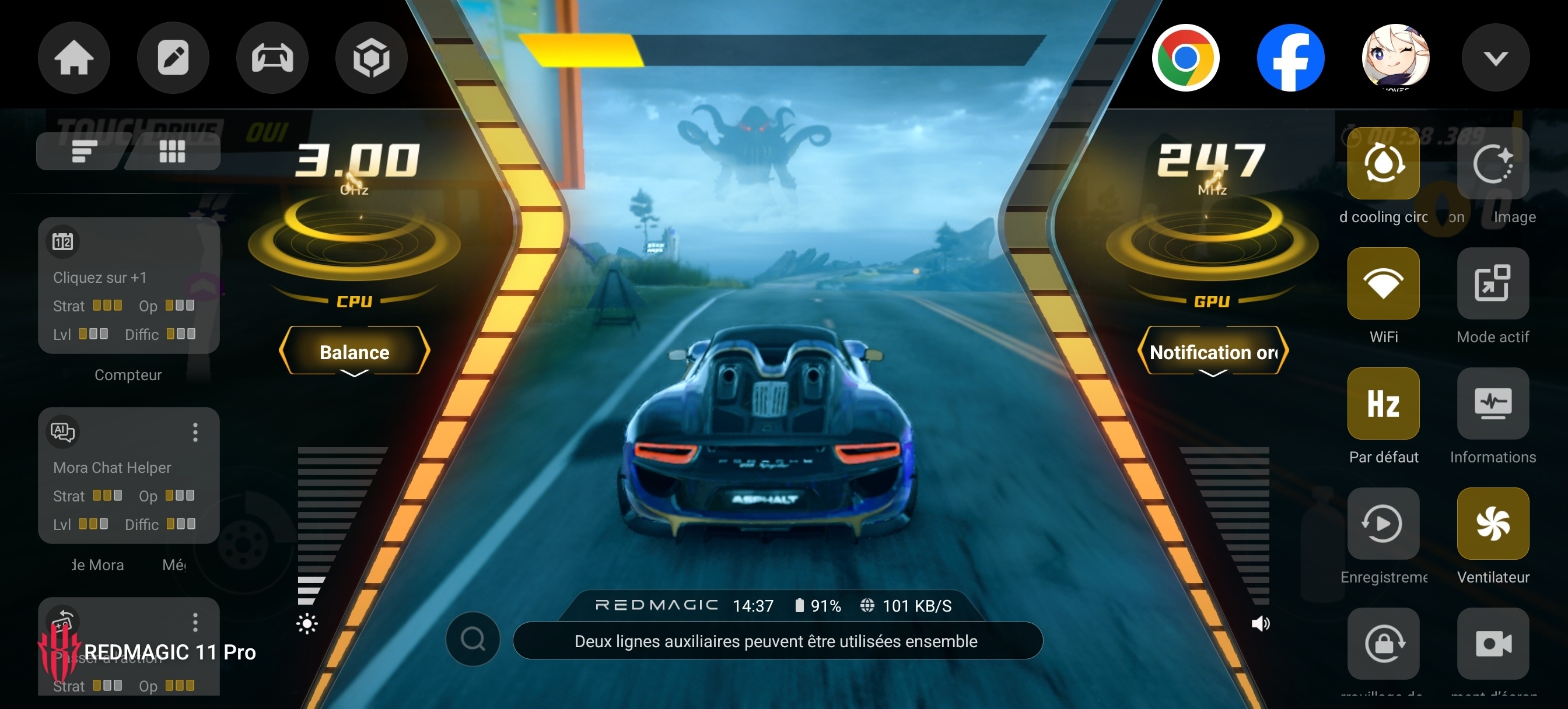Select the Mode actif icon

pyautogui.click(x=1493, y=283)
